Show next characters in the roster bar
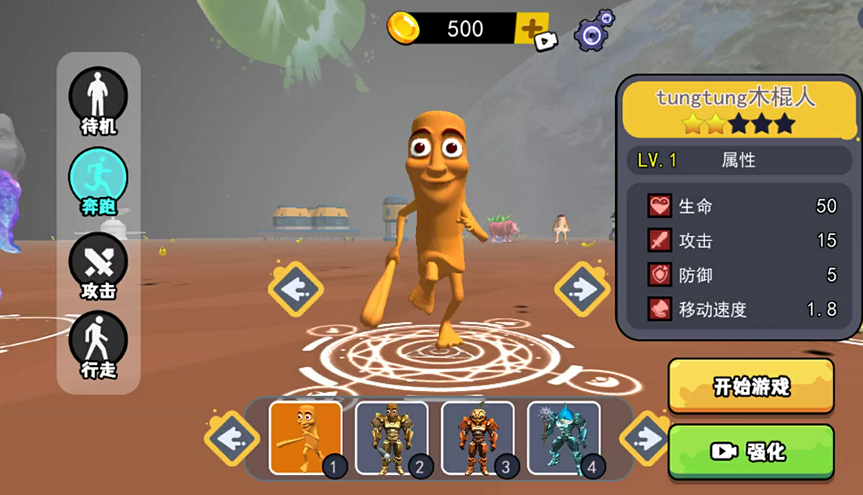Viewport: 863px width, 495px height. point(646,438)
